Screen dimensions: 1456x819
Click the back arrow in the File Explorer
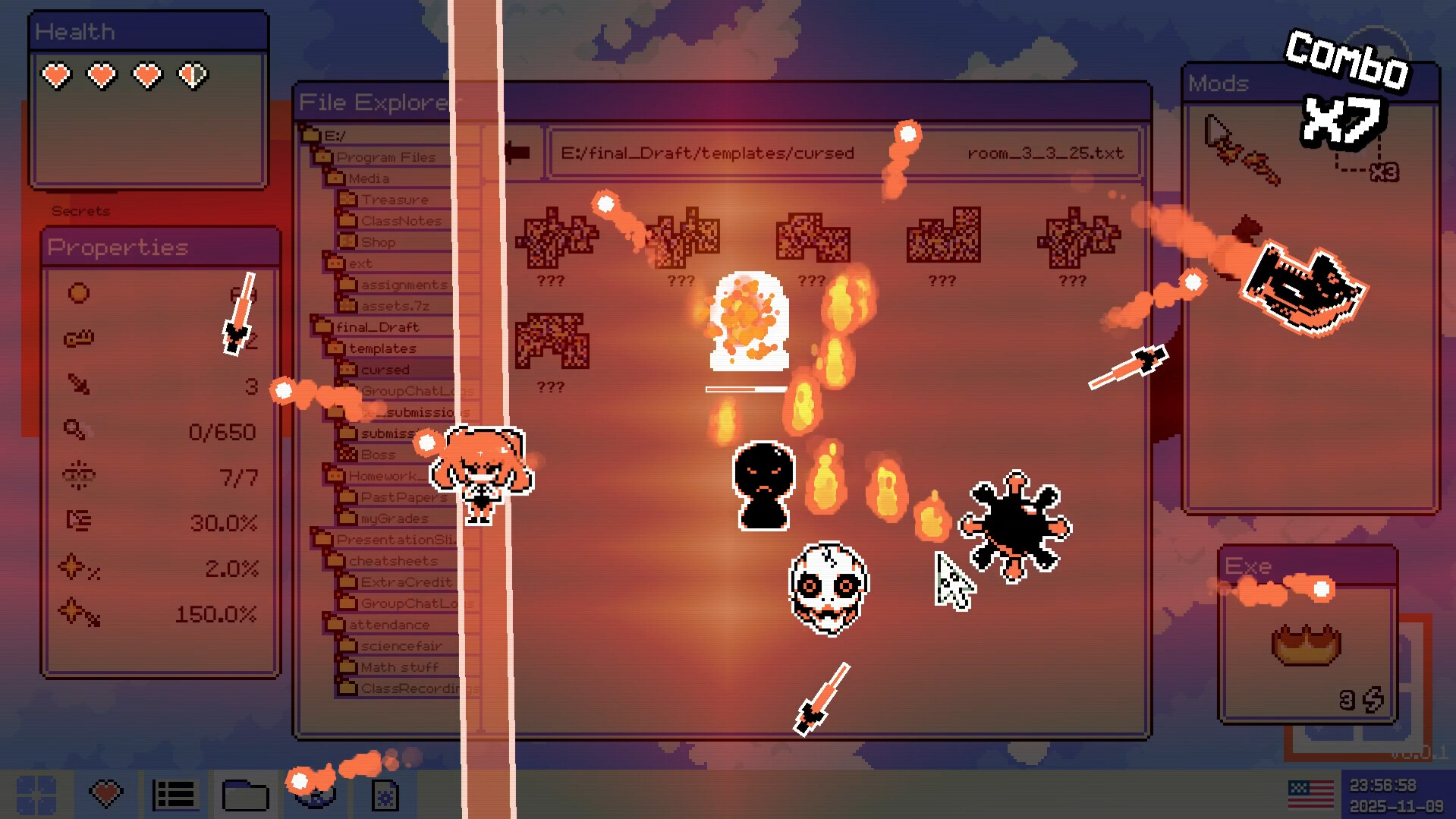(x=519, y=151)
